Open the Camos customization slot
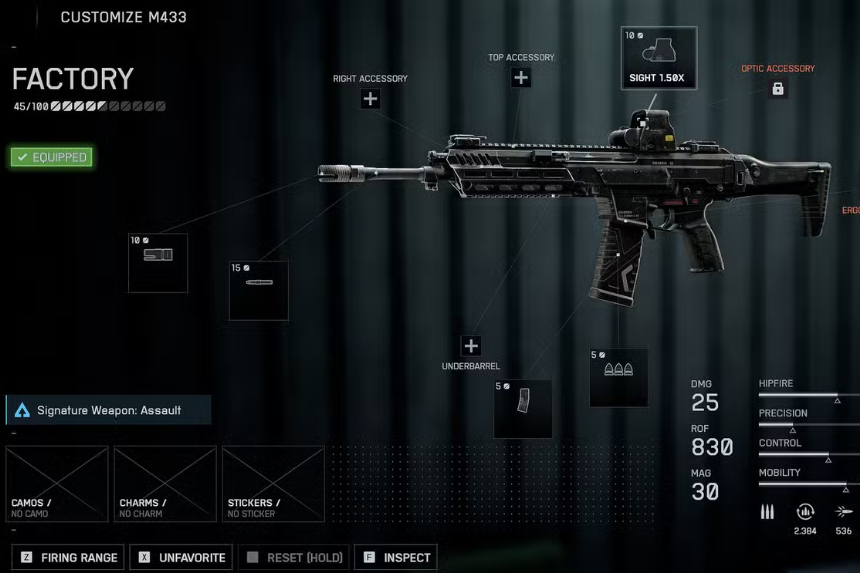The image size is (860, 573). click(x=57, y=484)
